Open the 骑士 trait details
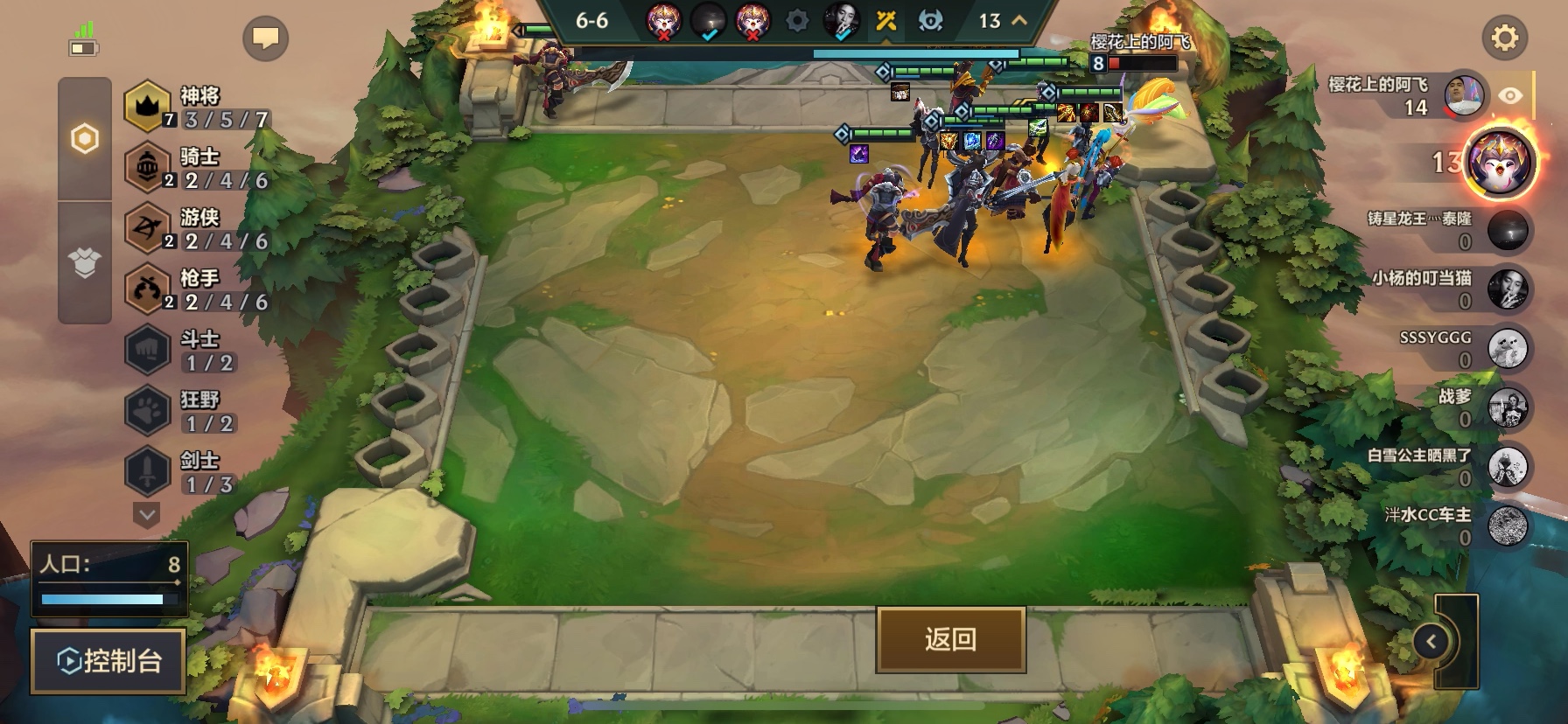This screenshot has width=1568, height=724. (147, 166)
